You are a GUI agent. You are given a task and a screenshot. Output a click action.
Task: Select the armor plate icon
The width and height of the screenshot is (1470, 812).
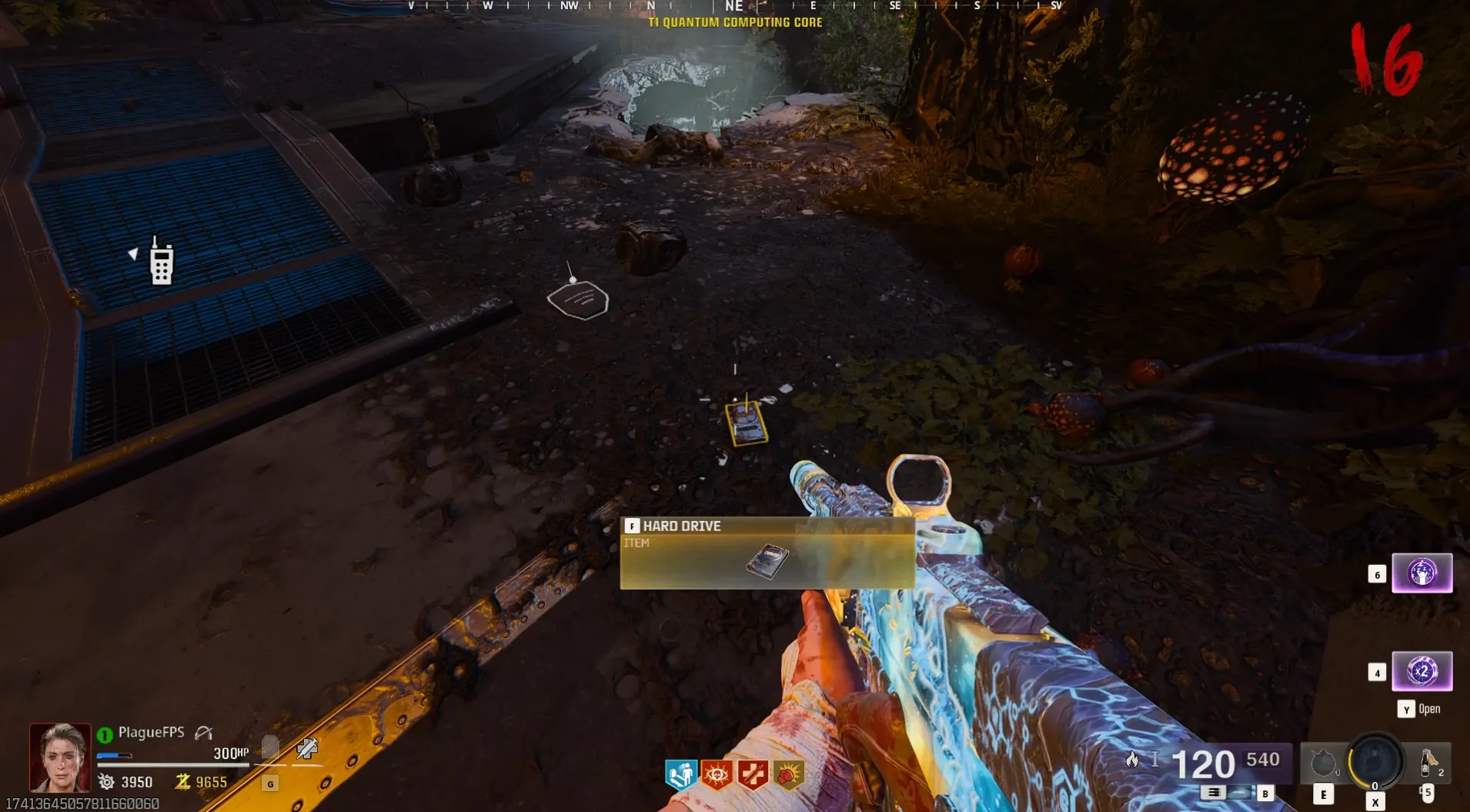click(270, 747)
